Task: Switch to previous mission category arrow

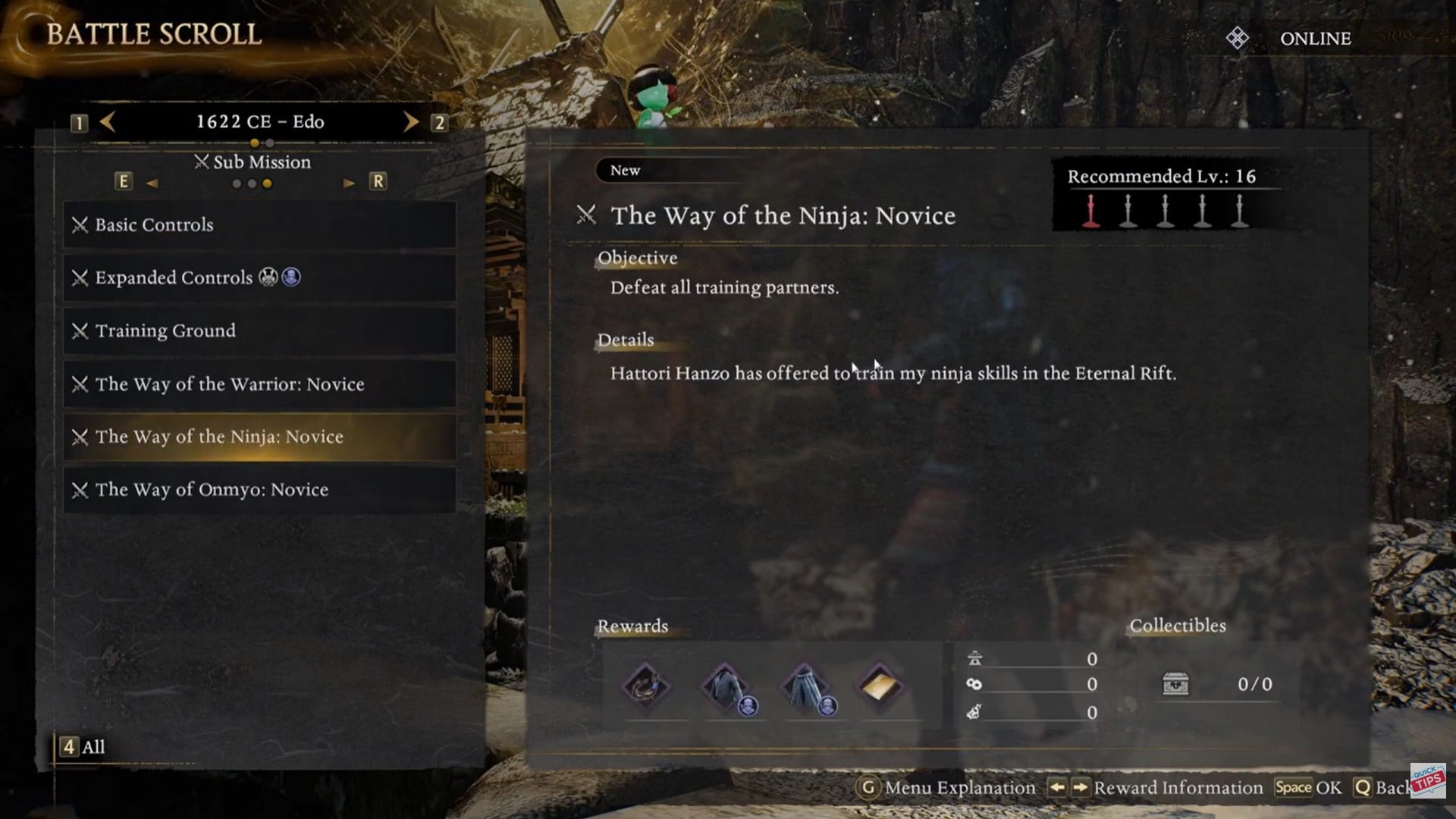Action: tap(152, 183)
